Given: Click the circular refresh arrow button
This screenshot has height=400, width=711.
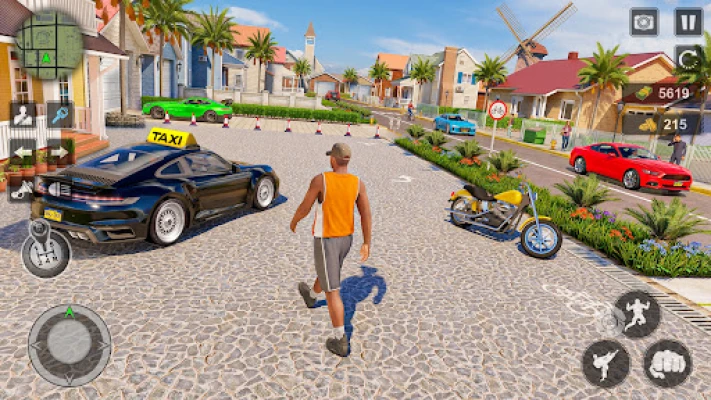Looking at the screenshot, I should [x=688, y=58].
